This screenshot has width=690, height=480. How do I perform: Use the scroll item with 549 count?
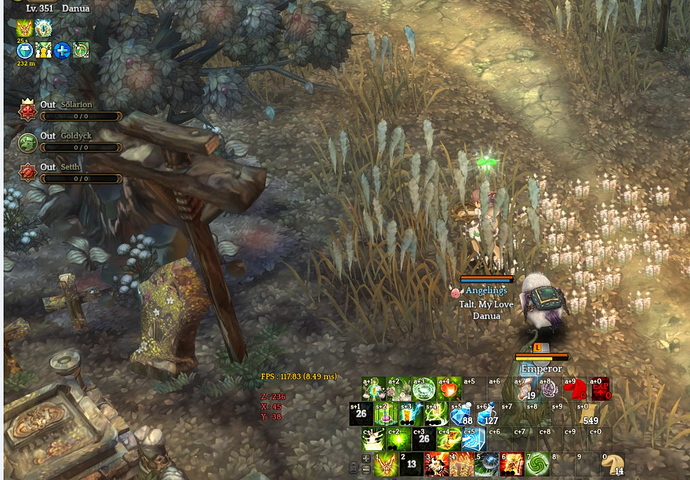coord(588,414)
